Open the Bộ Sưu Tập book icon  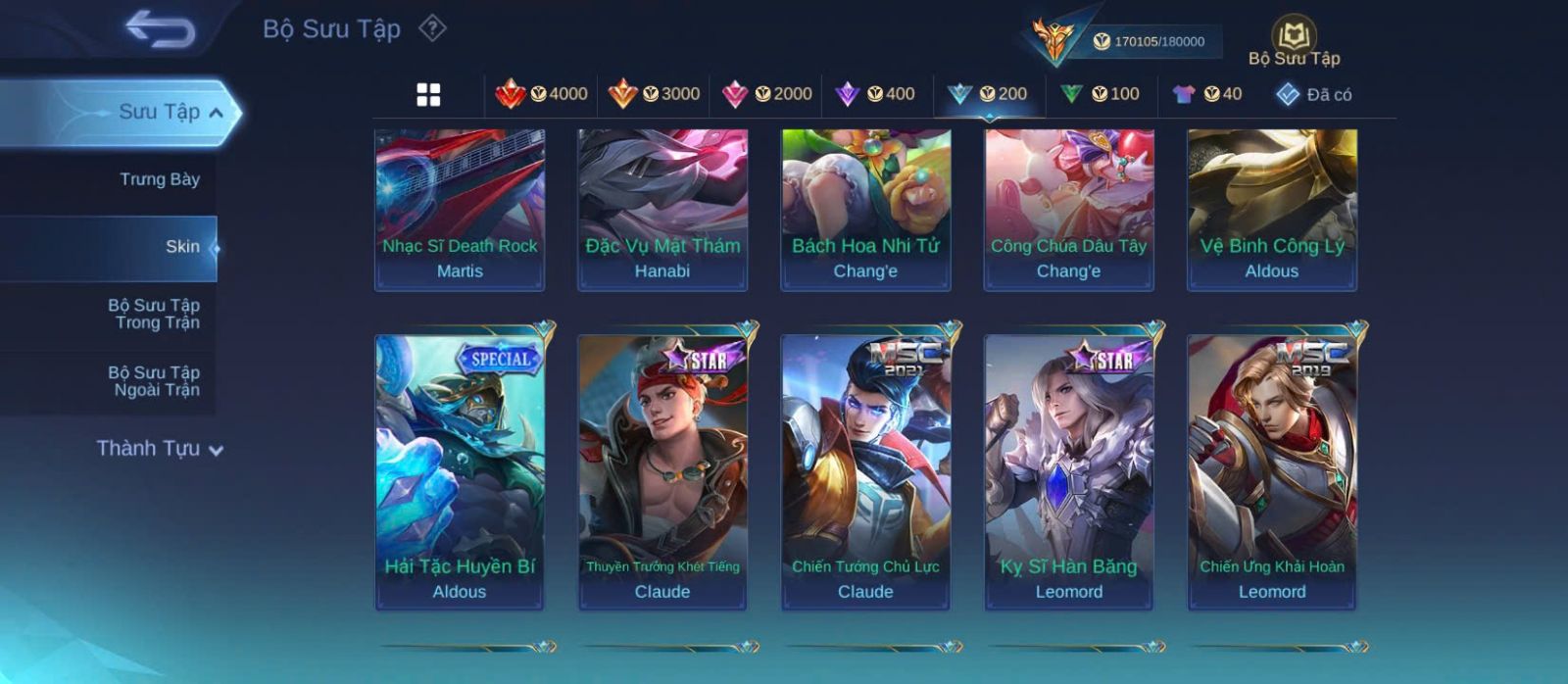[x=1294, y=37]
